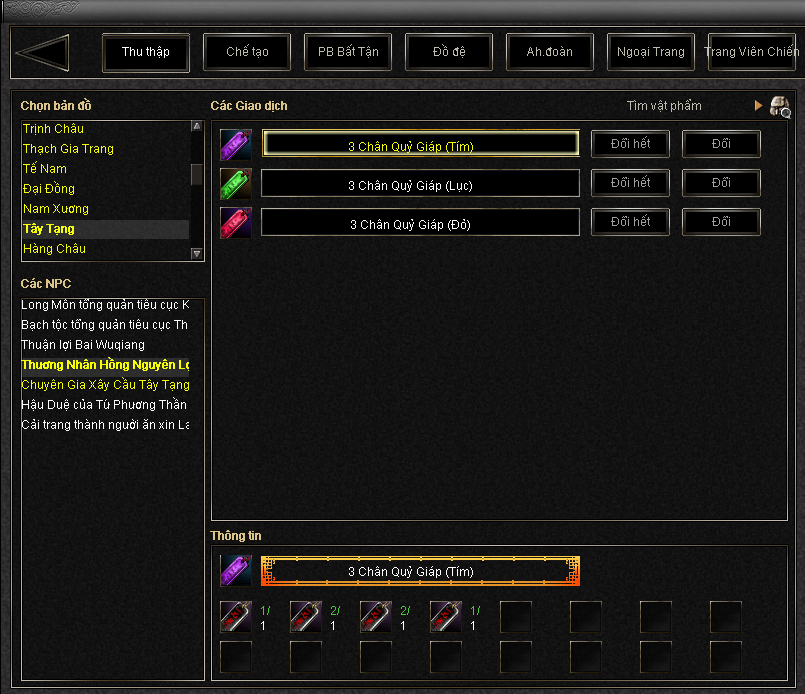Viewport: 805px width, 694px height.
Task: Click the map list scroll-down arrow
Action: tap(197, 254)
